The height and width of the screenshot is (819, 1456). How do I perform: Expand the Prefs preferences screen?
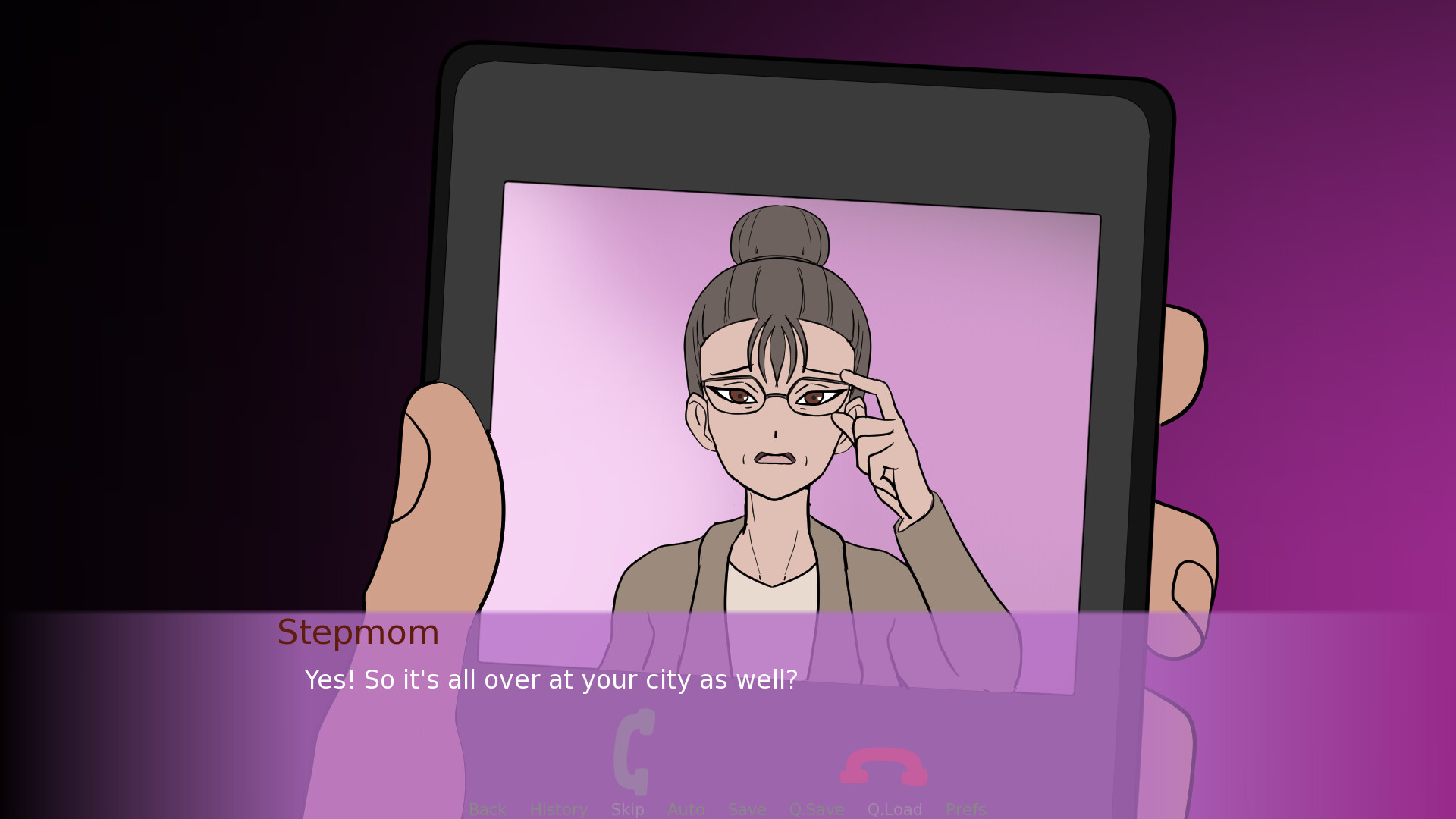point(965,808)
